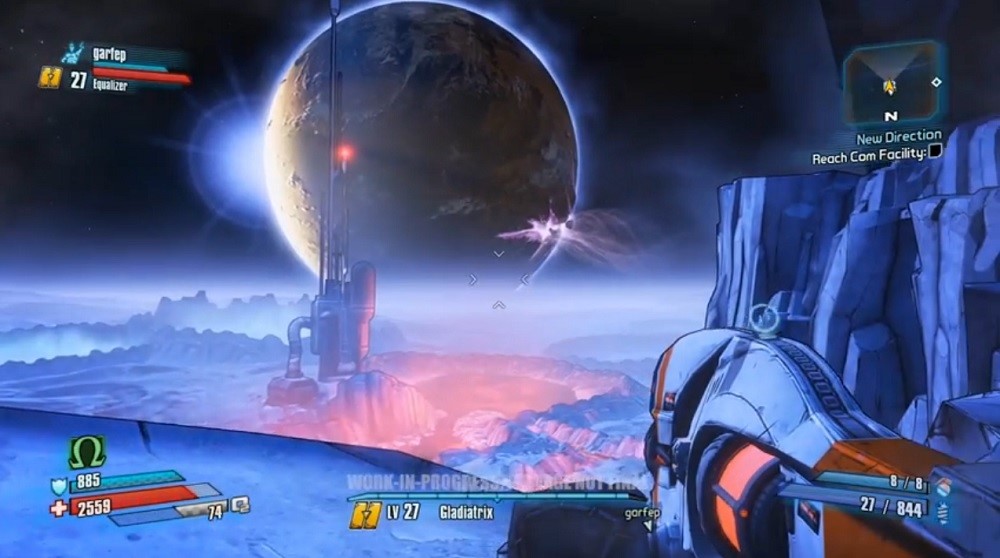Open the New Direction mission tracker
Image resolution: width=1000 pixels, height=558 pixels.
point(898,136)
